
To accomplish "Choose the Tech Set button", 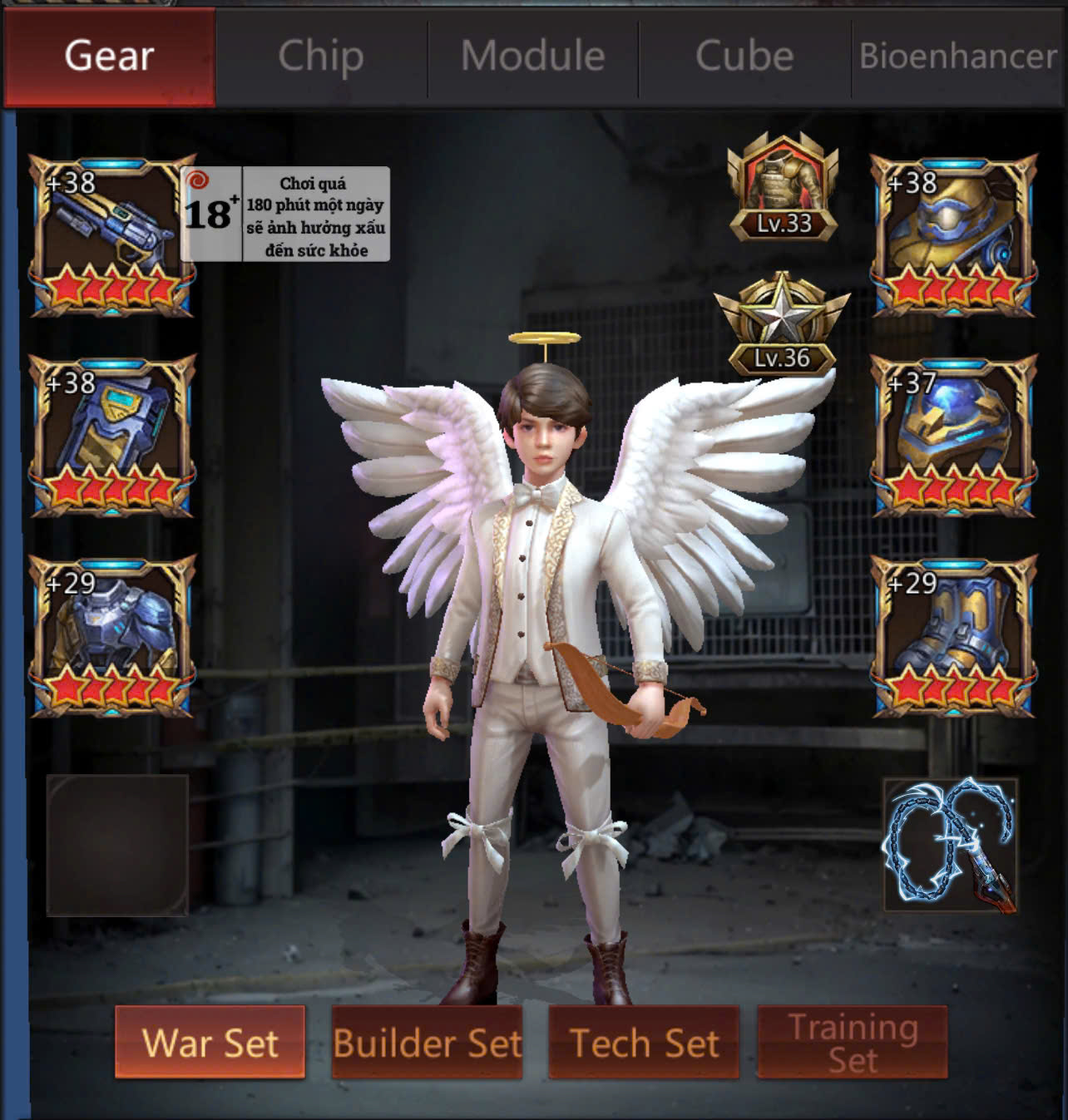I will (644, 1043).
